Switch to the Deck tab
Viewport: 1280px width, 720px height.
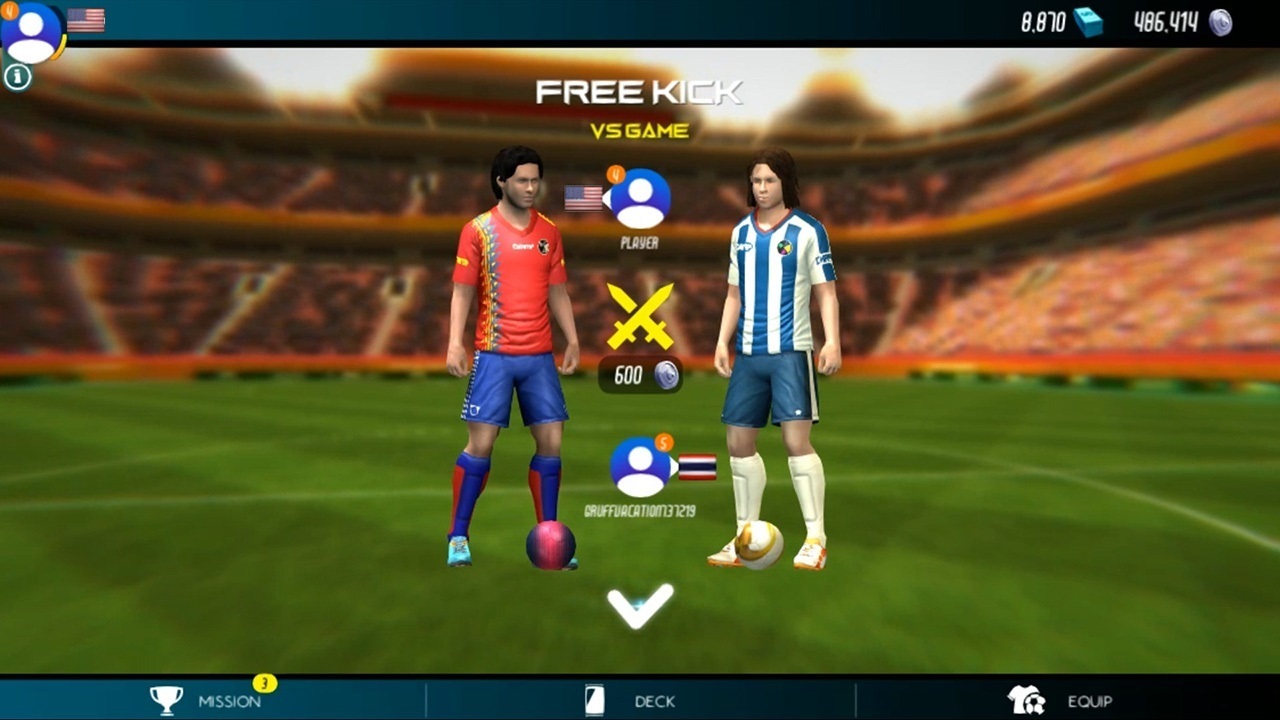pyautogui.click(x=655, y=701)
